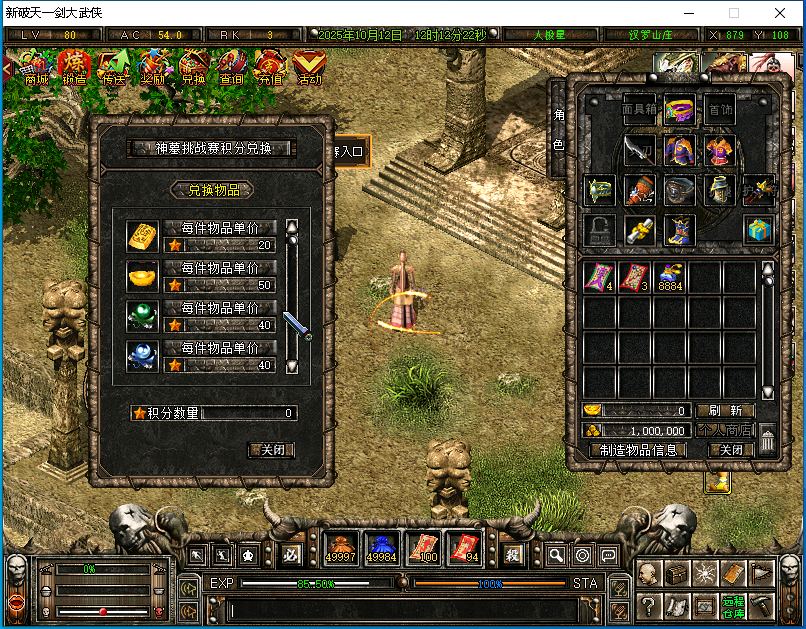Maximize the game window
The width and height of the screenshot is (806, 629).
[x=734, y=14]
